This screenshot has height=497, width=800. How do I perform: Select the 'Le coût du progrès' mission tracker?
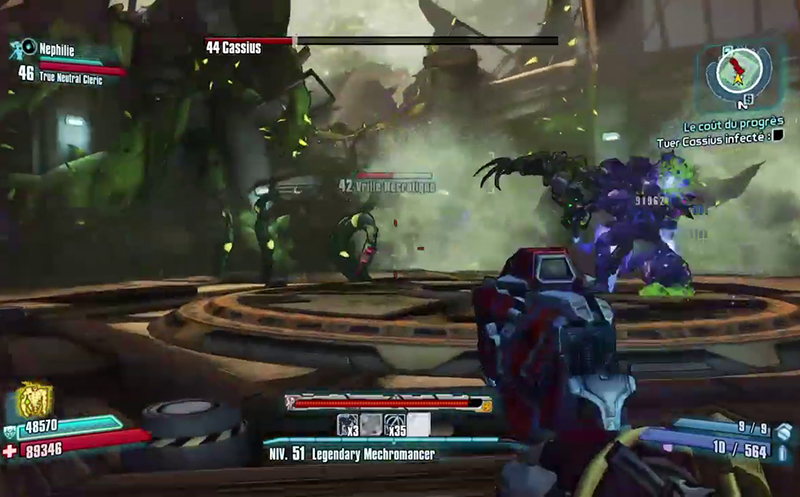(x=733, y=127)
